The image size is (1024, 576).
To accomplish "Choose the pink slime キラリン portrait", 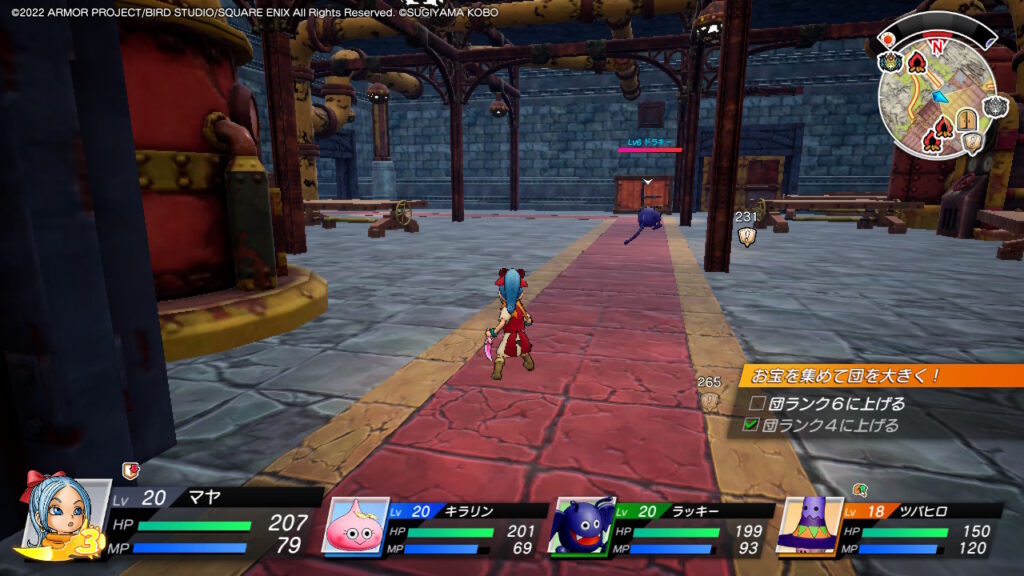I will 354,527.
